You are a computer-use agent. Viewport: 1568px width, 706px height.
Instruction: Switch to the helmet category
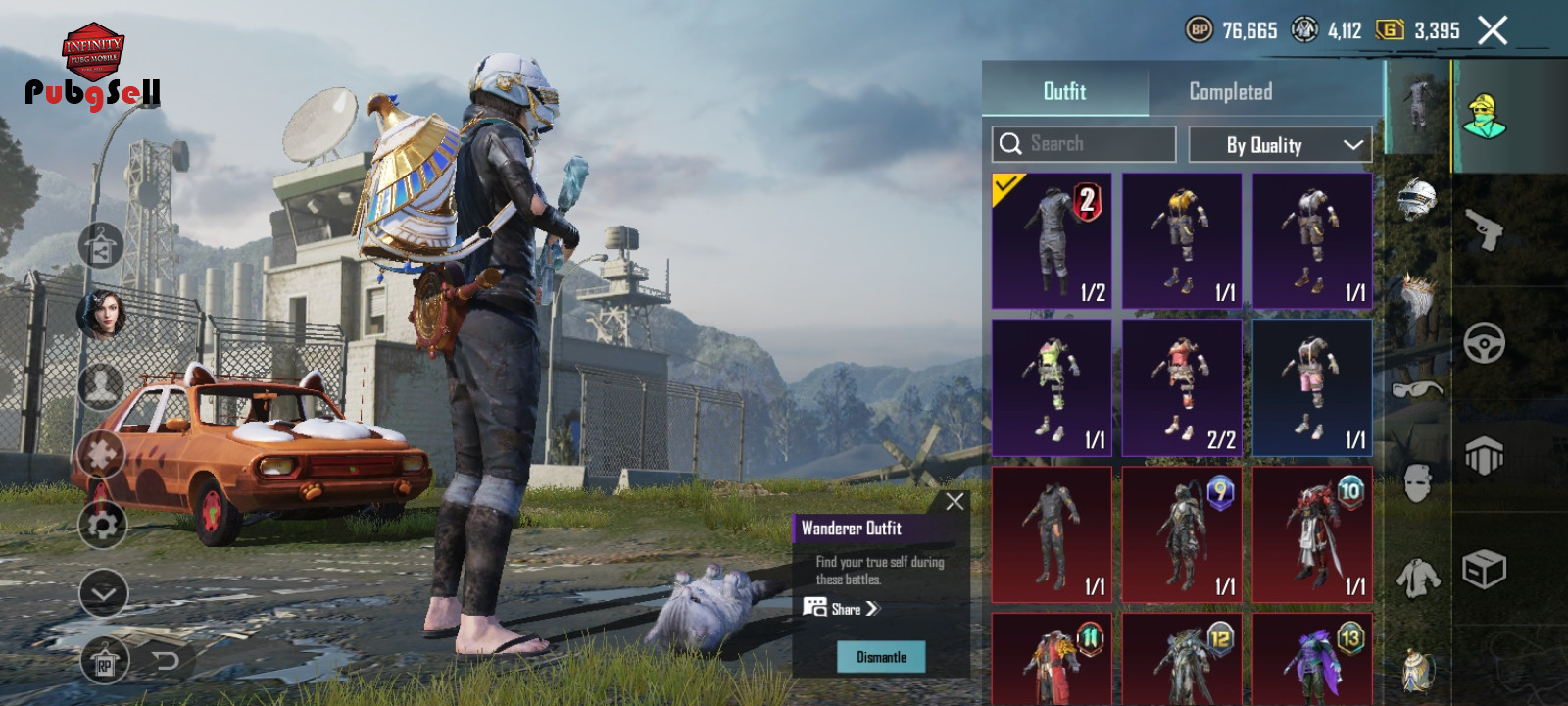click(x=1416, y=199)
